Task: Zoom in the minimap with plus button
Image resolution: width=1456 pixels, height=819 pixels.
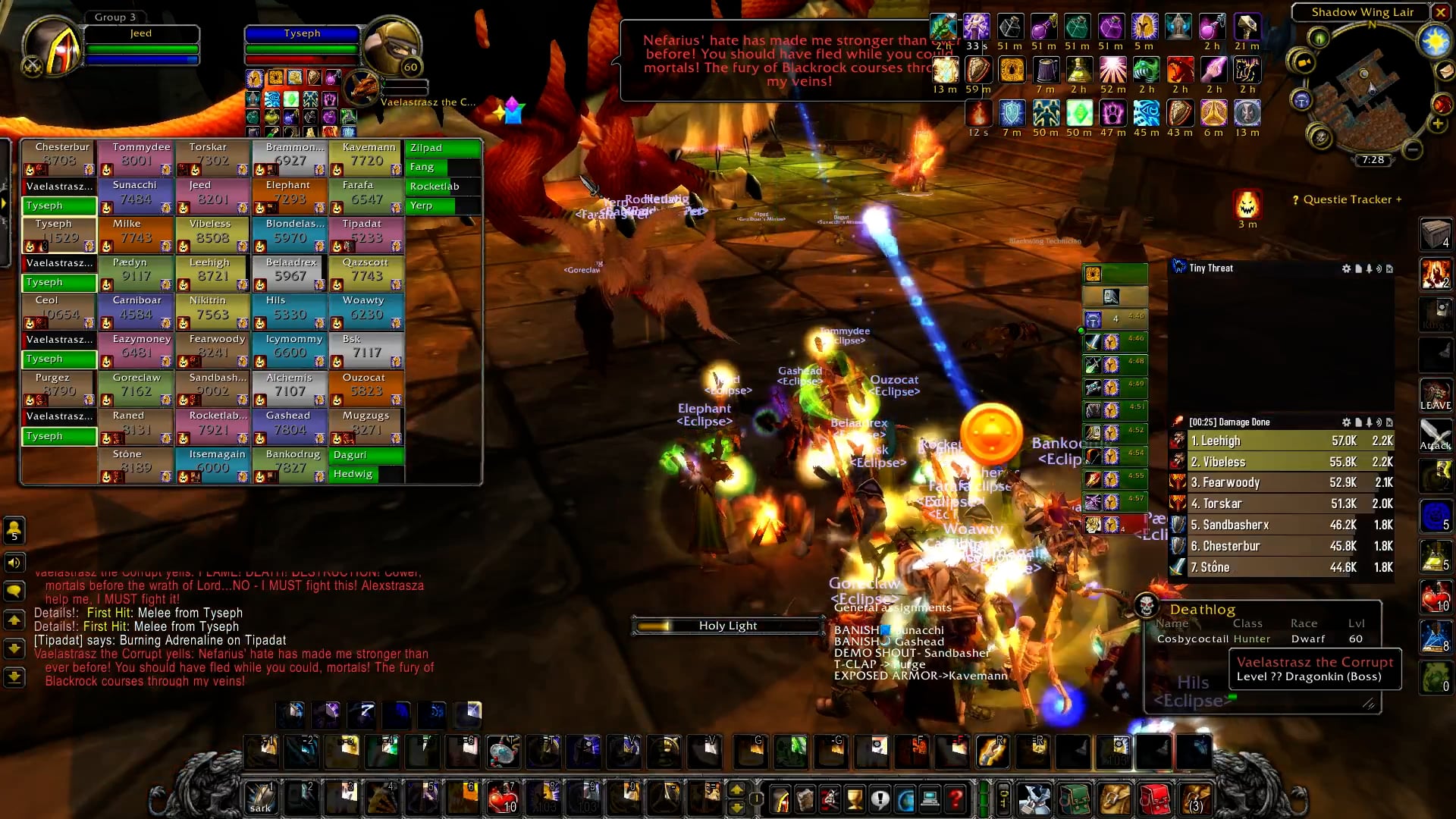Action: click(x=1437, y=124)
